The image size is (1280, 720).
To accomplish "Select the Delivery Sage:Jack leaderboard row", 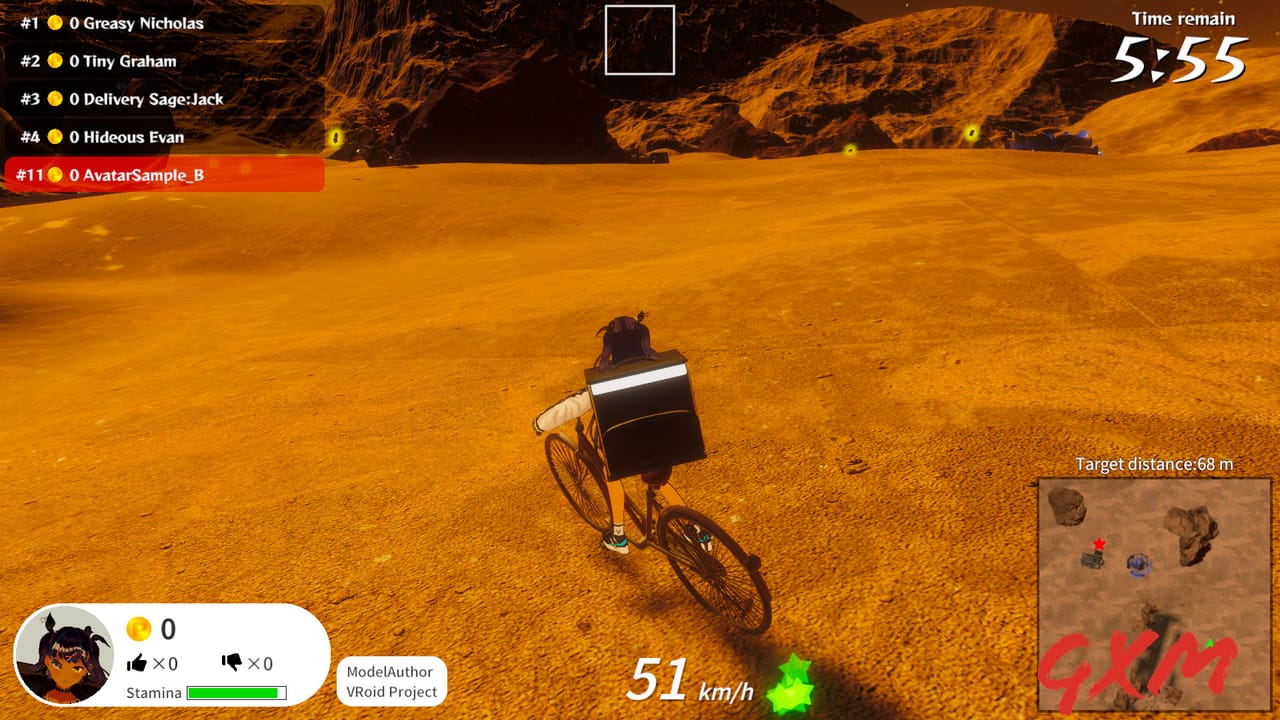I will click(120, 98).
